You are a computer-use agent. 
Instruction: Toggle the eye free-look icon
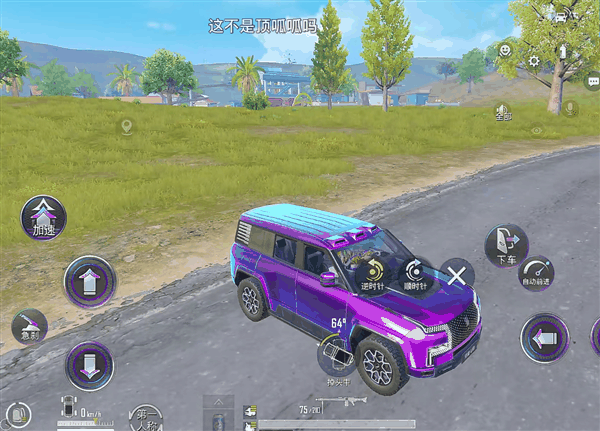tap(537, 130)
